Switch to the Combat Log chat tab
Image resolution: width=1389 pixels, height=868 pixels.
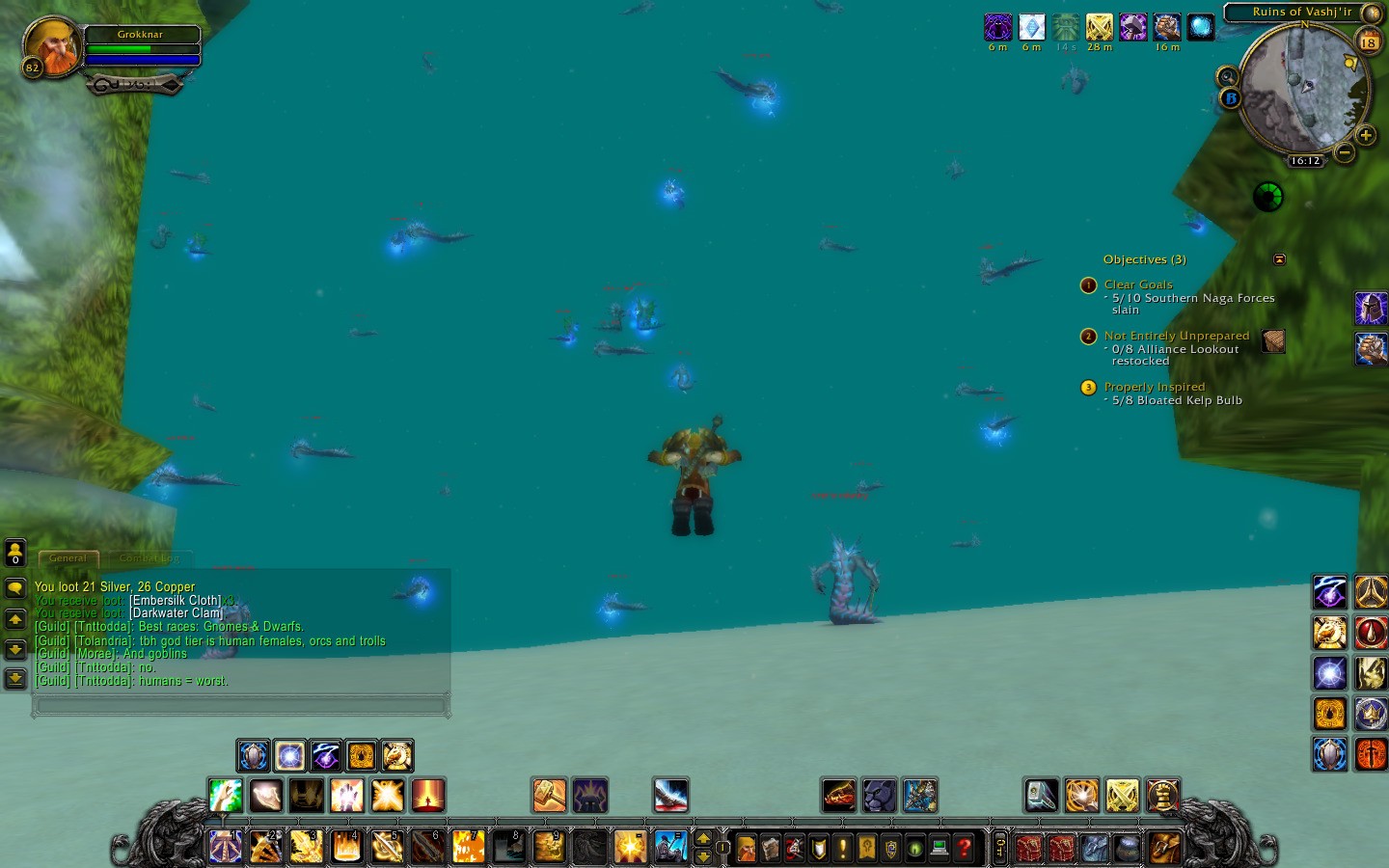pos(150,557)
